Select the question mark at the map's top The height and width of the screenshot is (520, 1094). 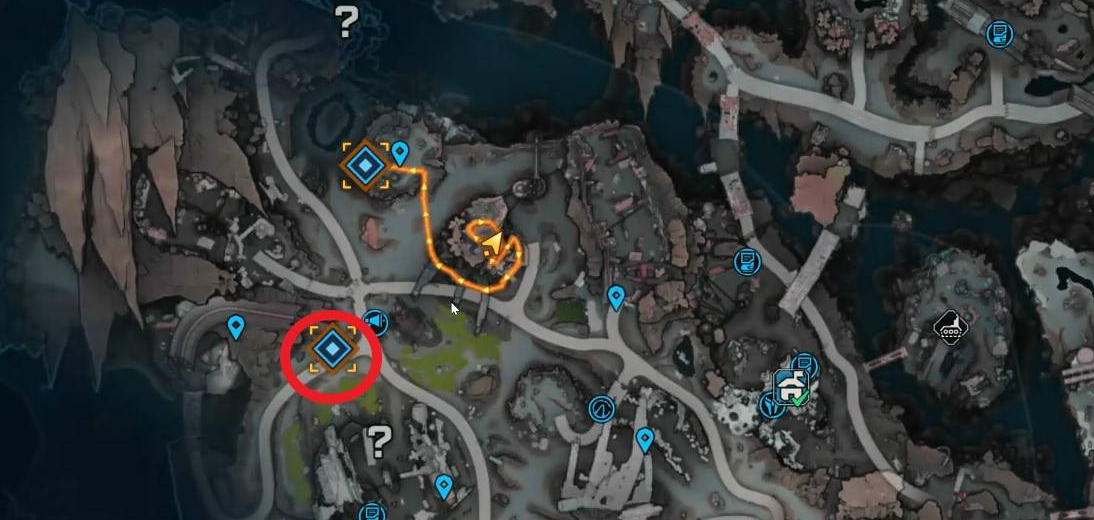346,20
